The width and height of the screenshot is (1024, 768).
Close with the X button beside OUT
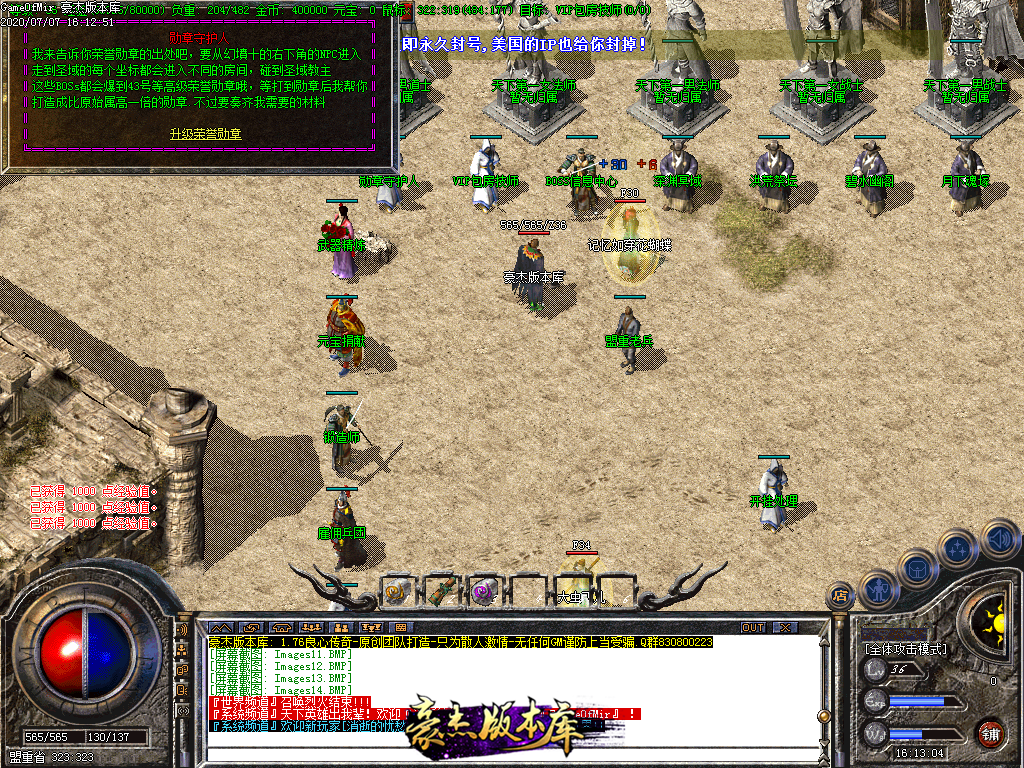coord(786,627)
